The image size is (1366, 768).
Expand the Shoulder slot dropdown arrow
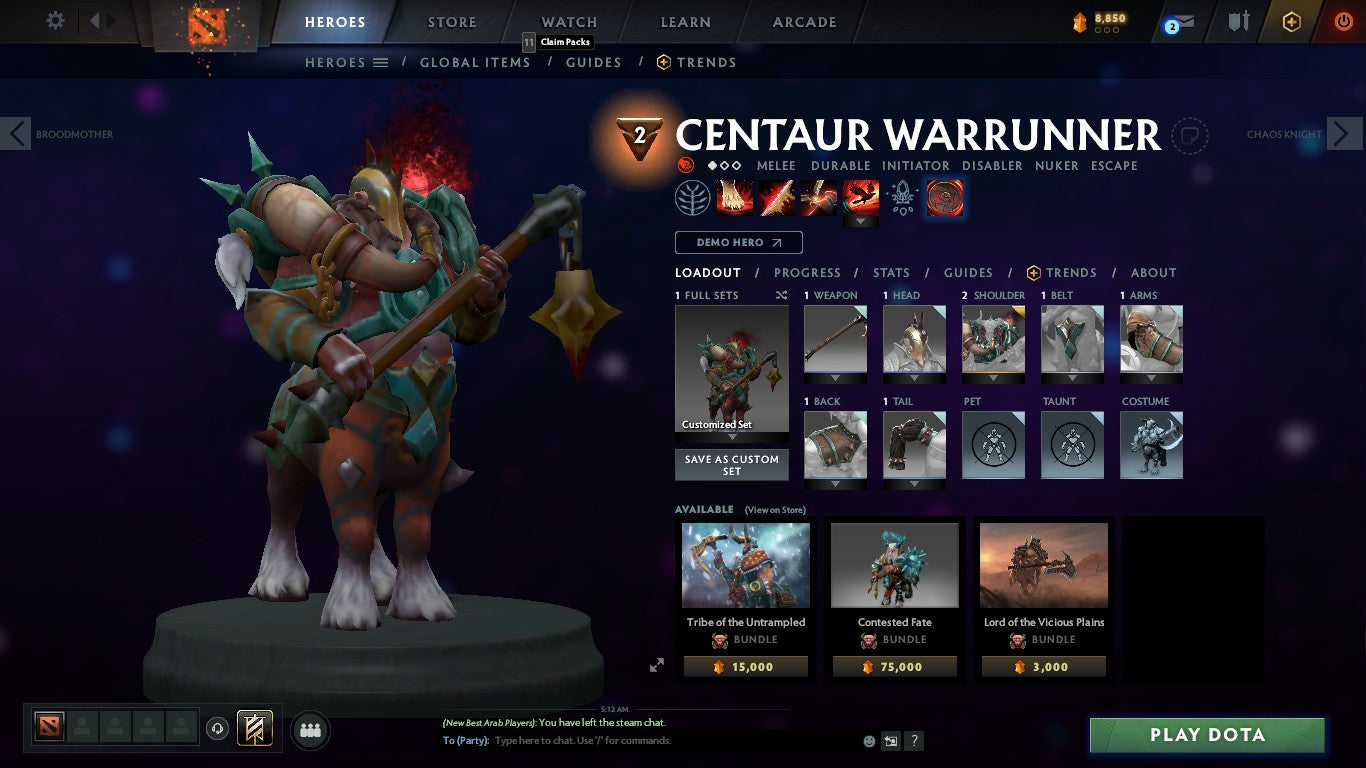[x=993, y=378]
